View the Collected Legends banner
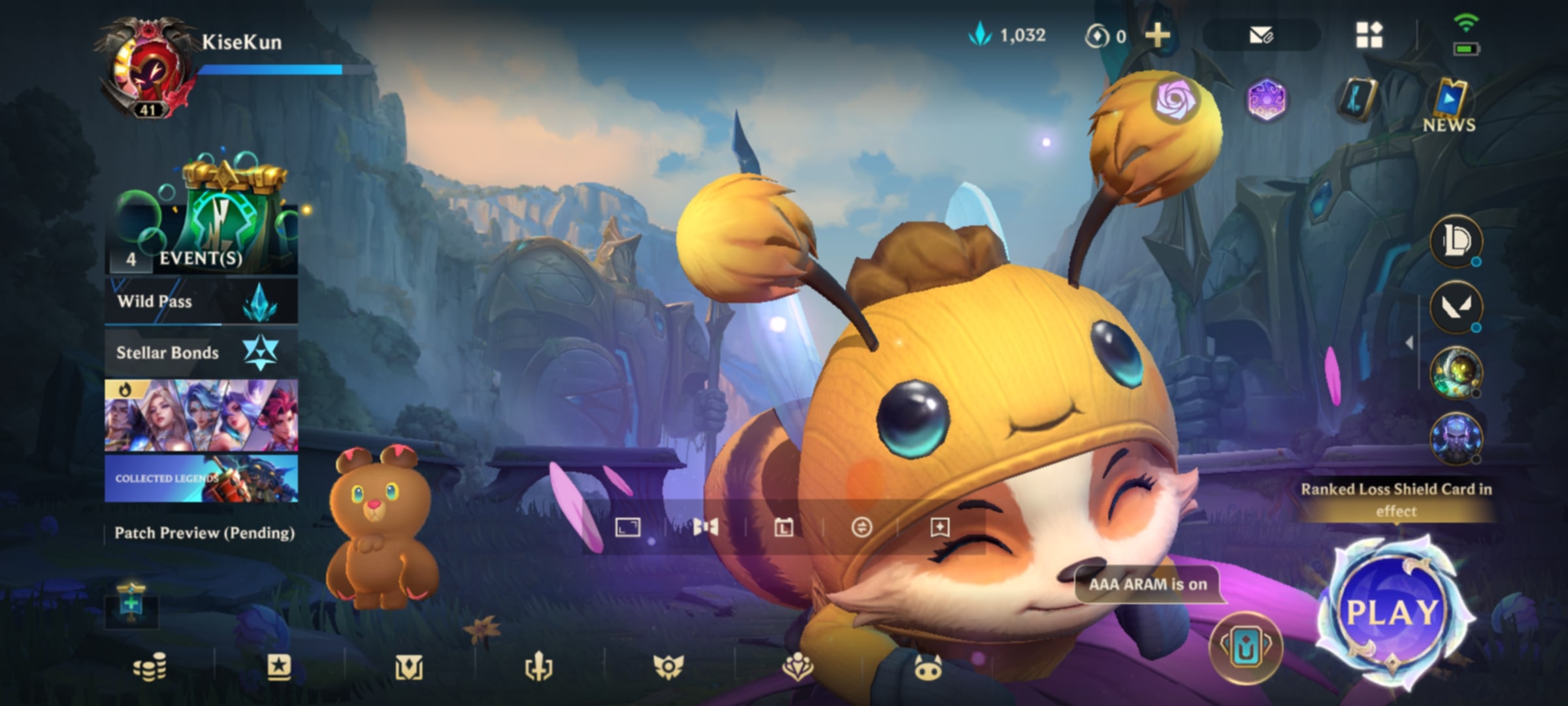The height and width of the screenshot is (706, 1568). [201, 479]
